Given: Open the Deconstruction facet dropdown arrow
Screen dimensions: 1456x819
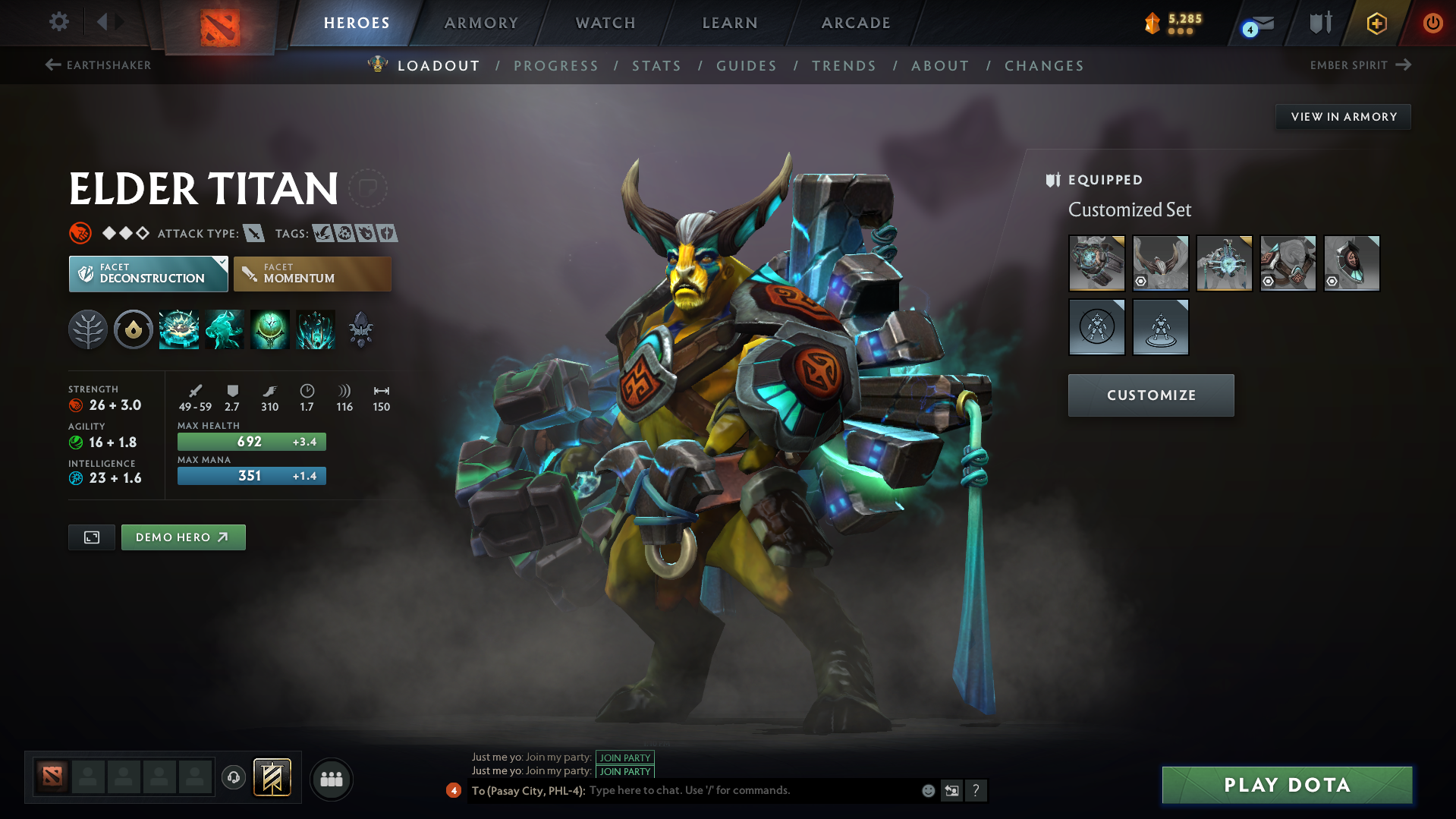Looking at the screenshot, I should tap(221, 263).
